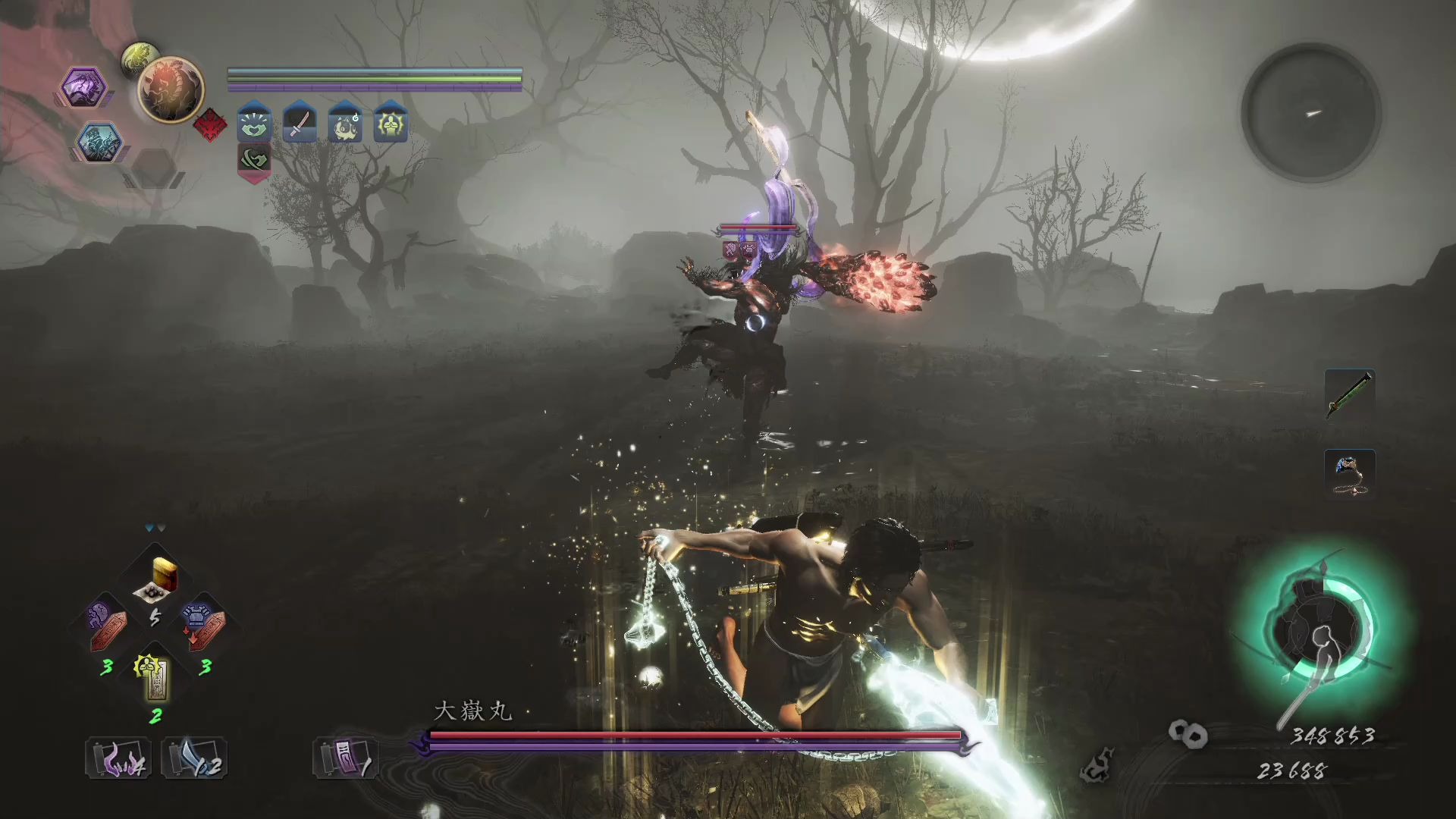Select the blue hexagonal yokai soul core
Image resolution: width=1456 pixels, height=819 pixels.
[x=99, y=143]
